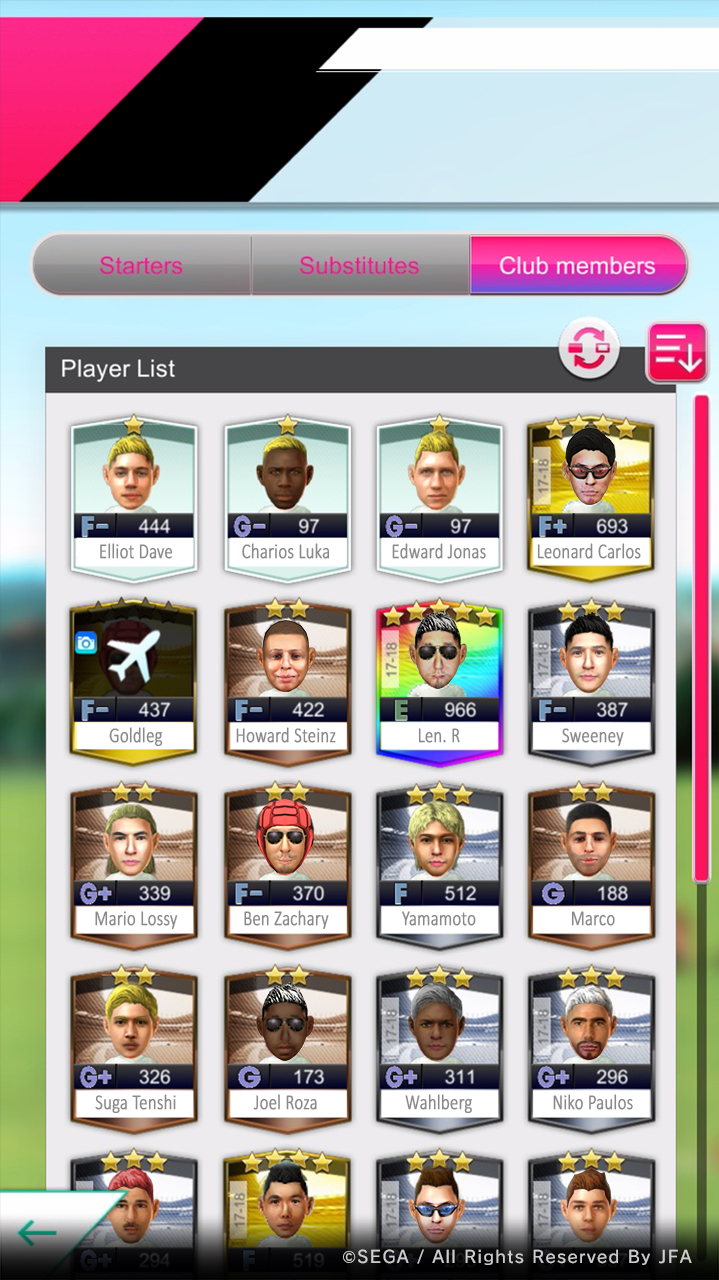The height and width of the screenshot is (1280, 719).
Task: Open the Substitutes tab
Action: click(x=359, y=266)
